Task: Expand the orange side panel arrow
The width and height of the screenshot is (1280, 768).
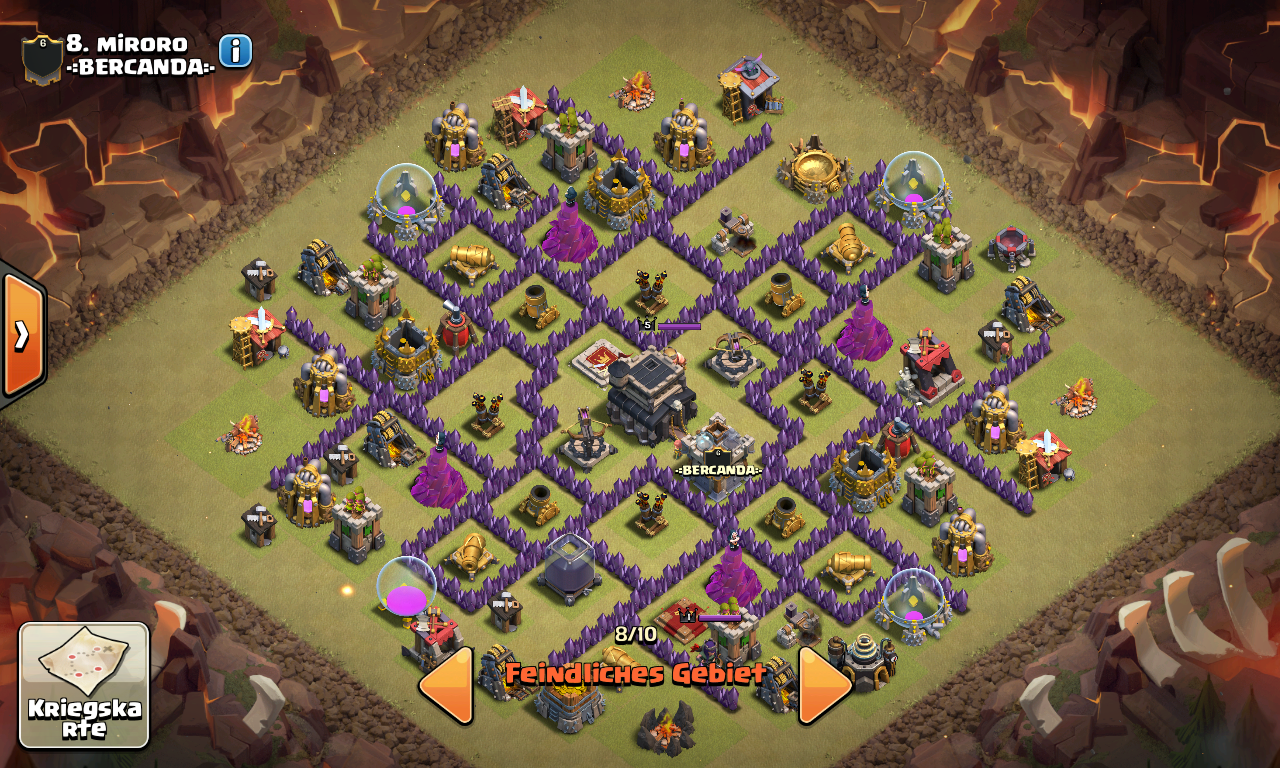Action: pyautogui.click(x=22, y=334)
